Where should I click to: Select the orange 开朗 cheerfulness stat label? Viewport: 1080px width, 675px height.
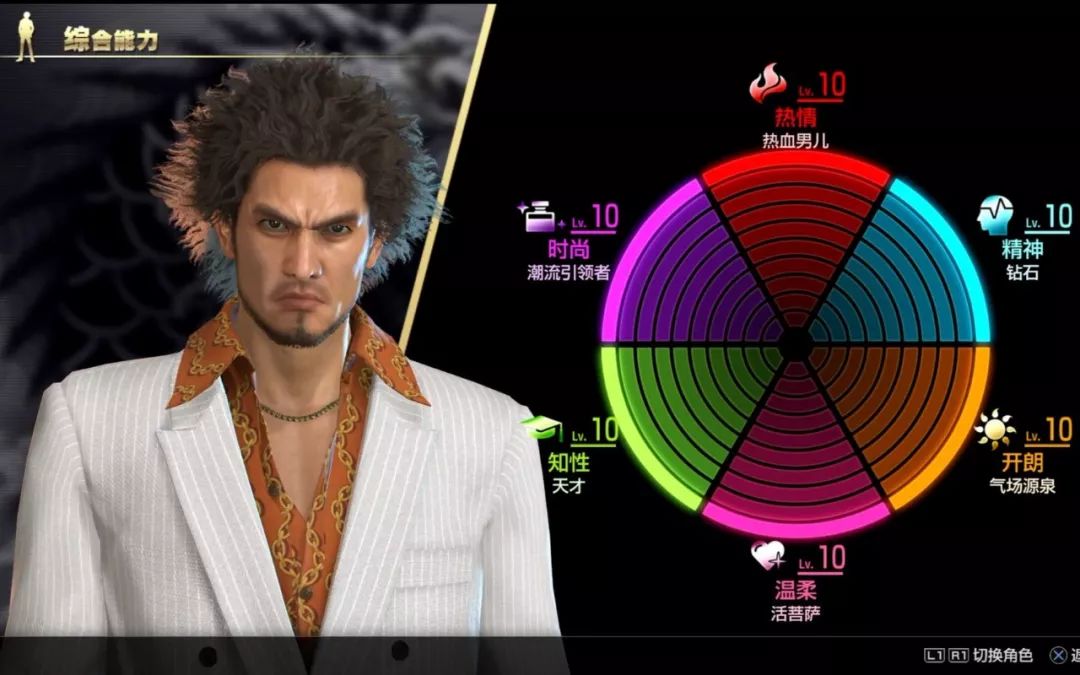click(x=1021, y=463)
